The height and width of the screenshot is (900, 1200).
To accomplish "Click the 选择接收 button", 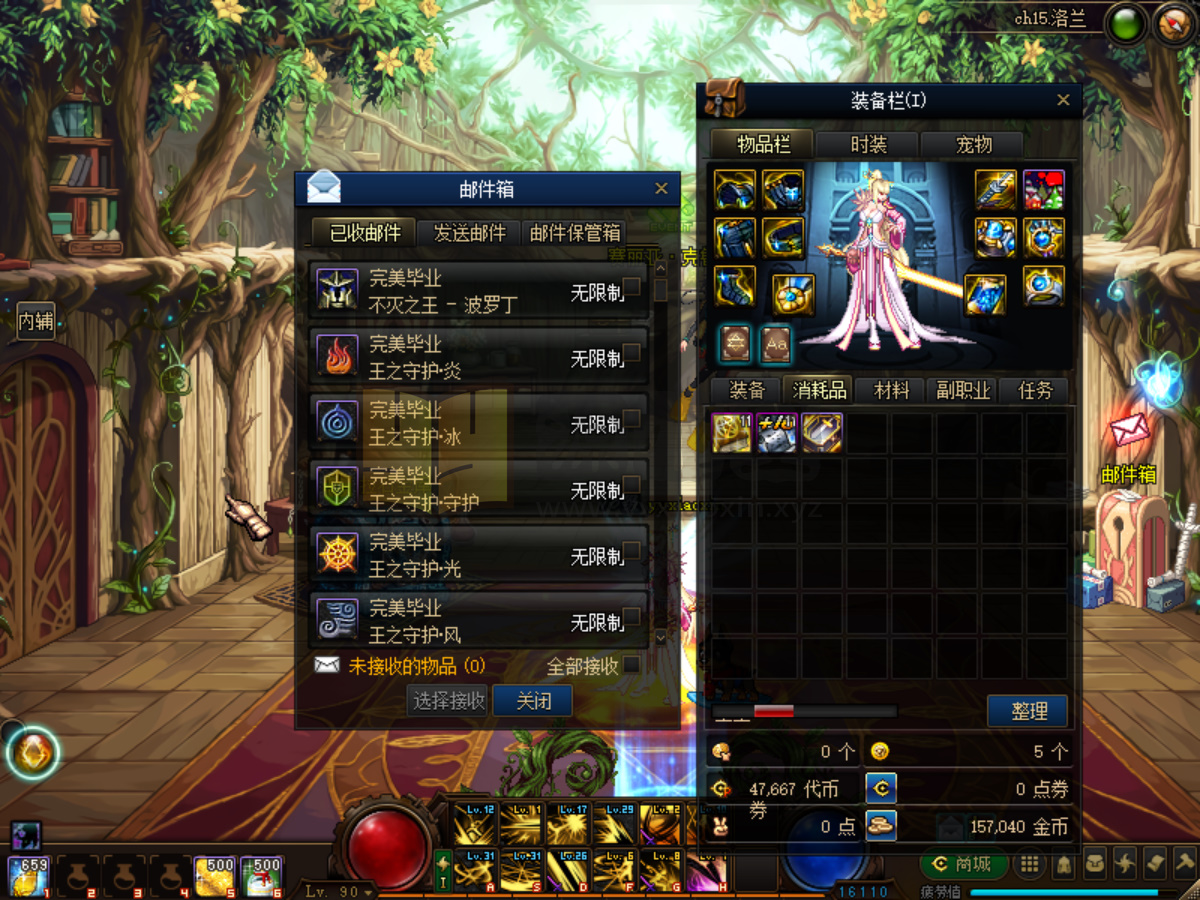I will coord(450,700).
